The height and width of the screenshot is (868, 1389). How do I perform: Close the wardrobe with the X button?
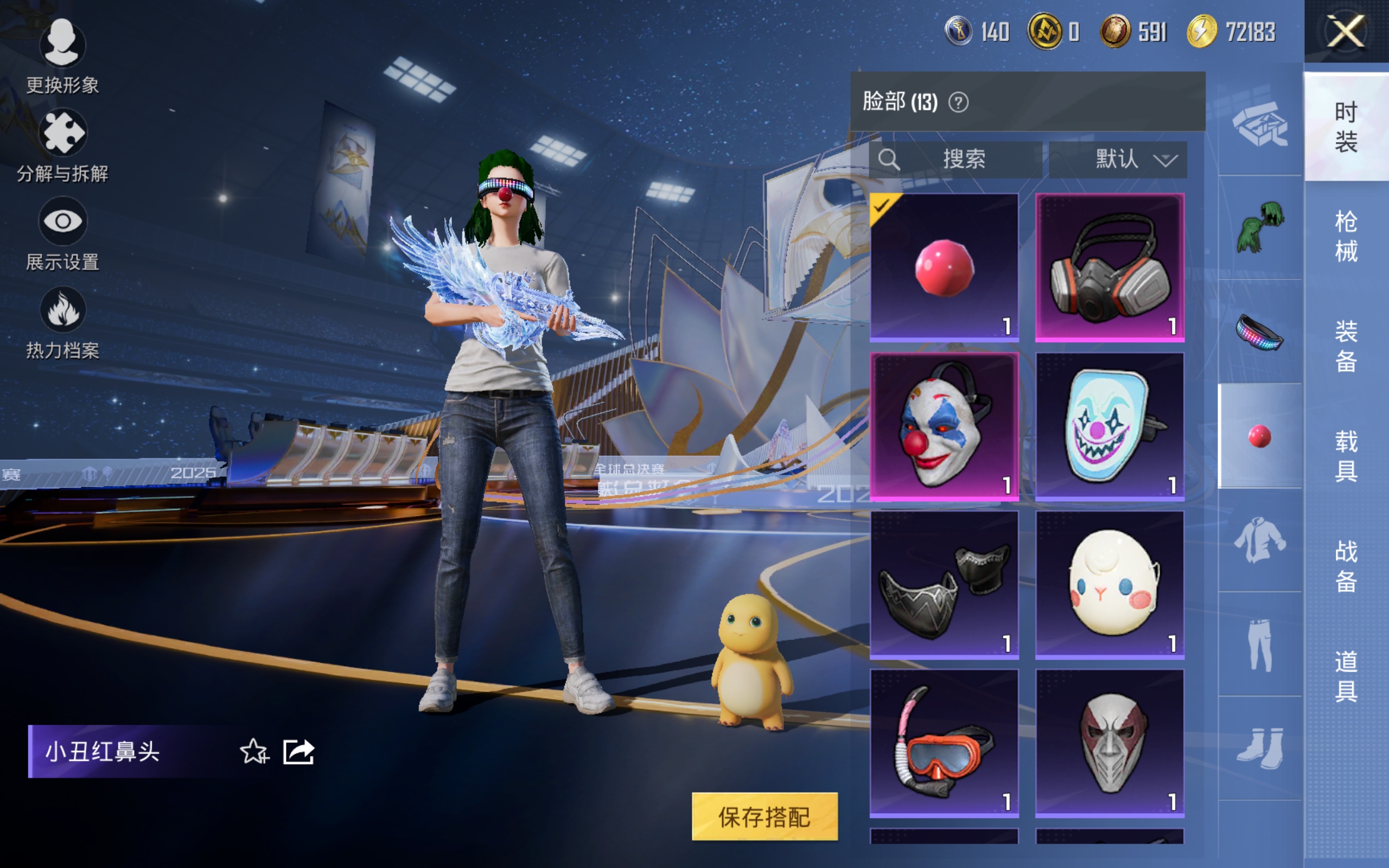click(1346, 31)
